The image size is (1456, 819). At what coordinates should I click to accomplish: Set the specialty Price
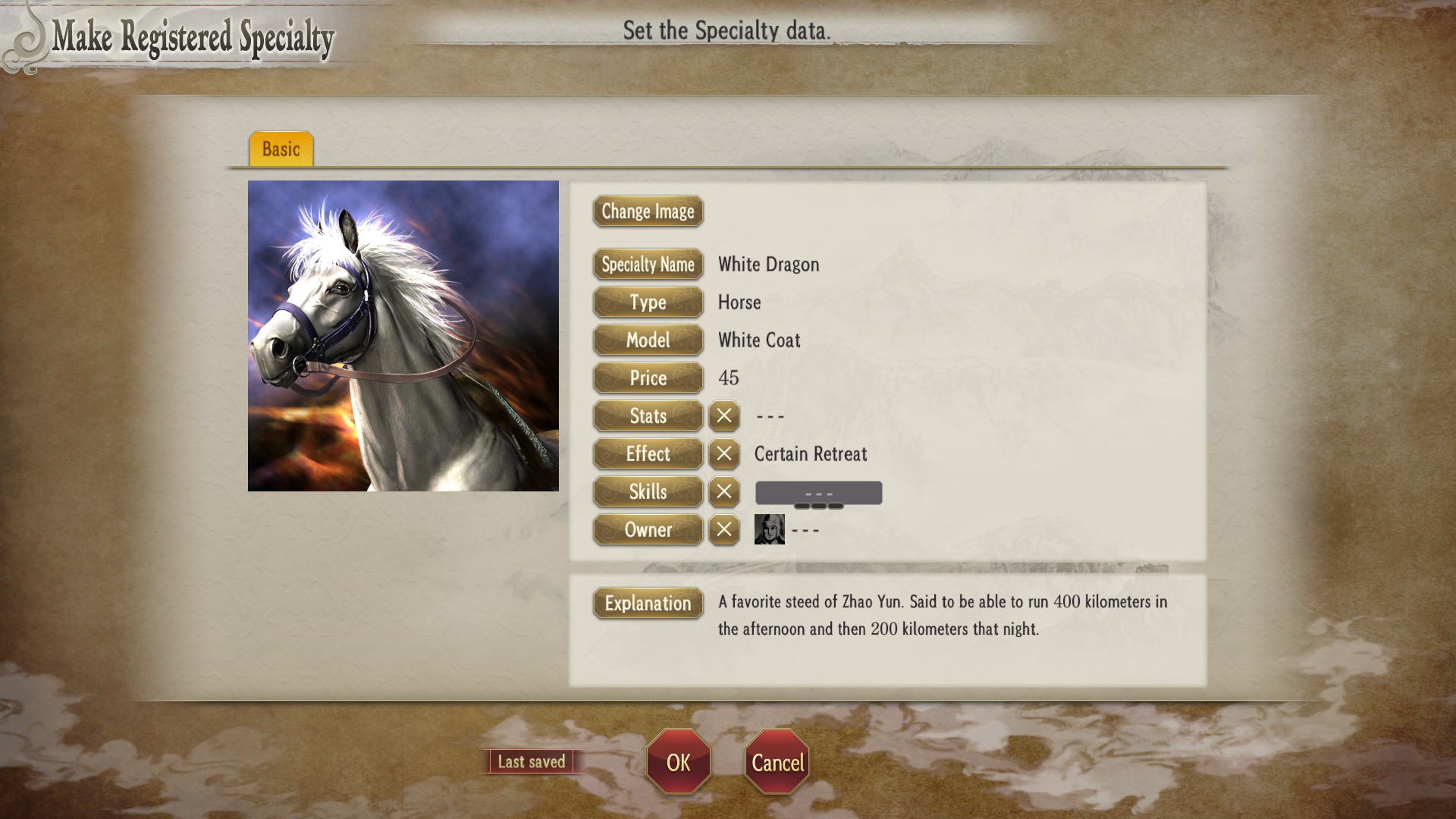click(648, 378)
